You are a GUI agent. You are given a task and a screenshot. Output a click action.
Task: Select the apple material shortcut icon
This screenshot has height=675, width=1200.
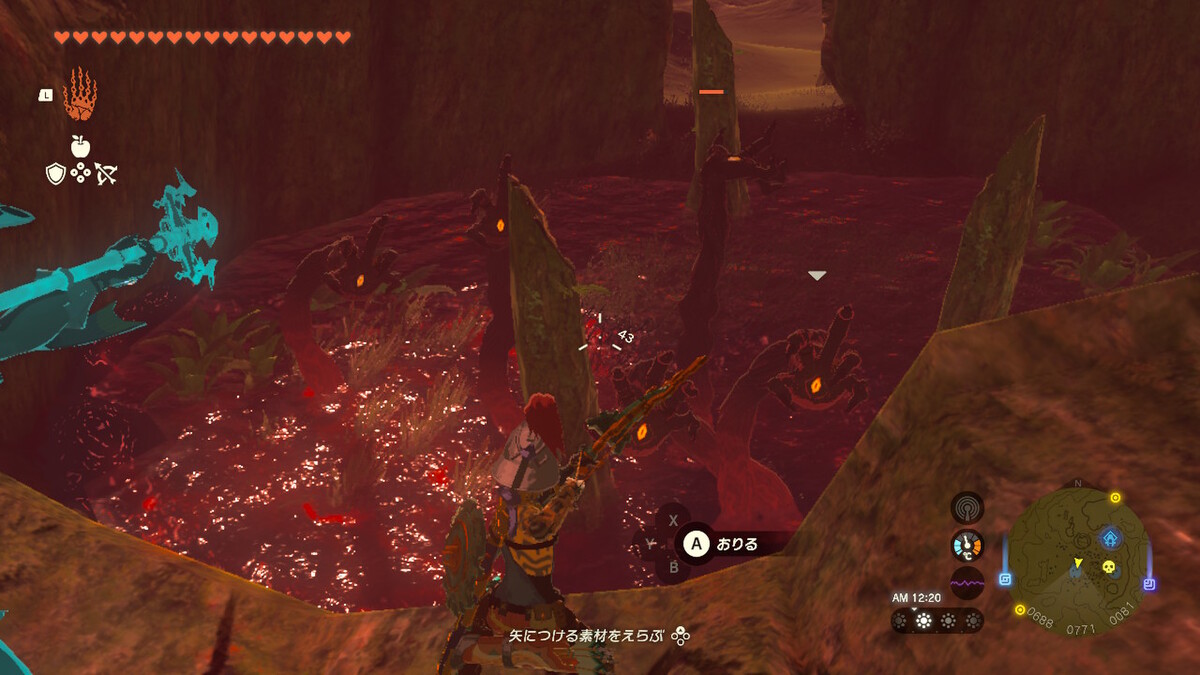coord(80,146)
